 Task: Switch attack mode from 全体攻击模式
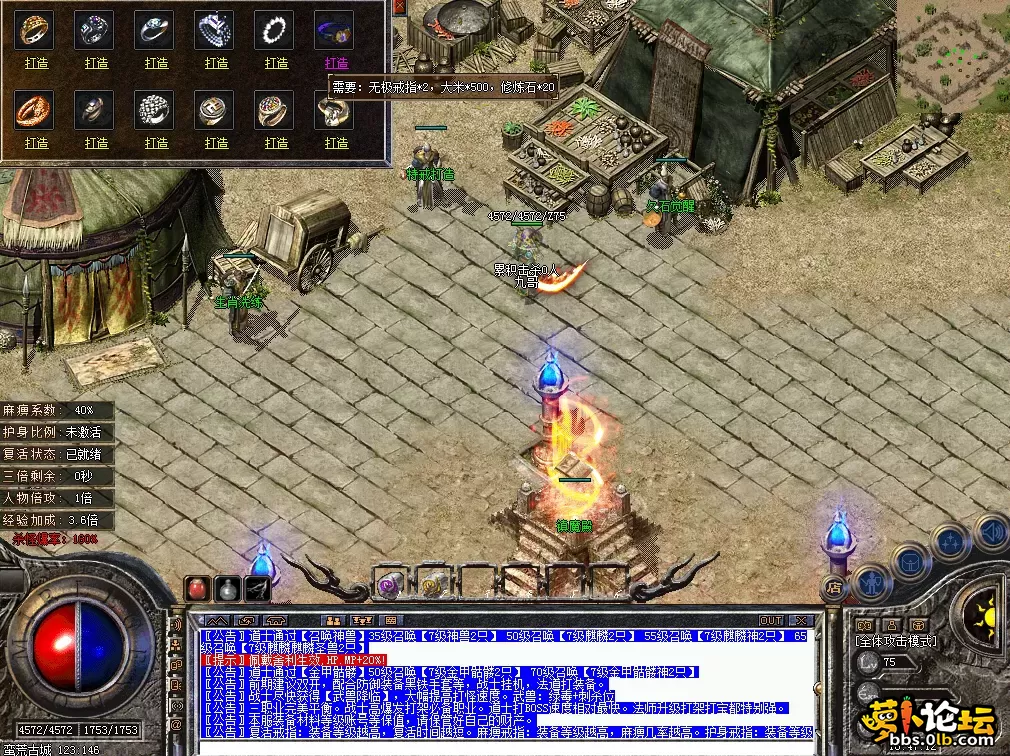pos(895,641)
